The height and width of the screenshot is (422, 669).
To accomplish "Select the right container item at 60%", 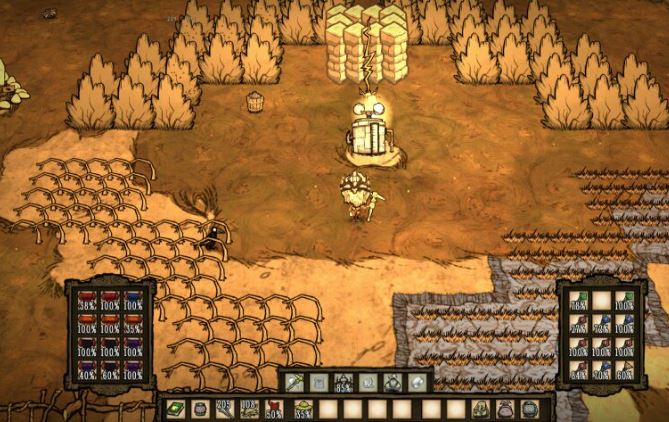I will point(624,369).
